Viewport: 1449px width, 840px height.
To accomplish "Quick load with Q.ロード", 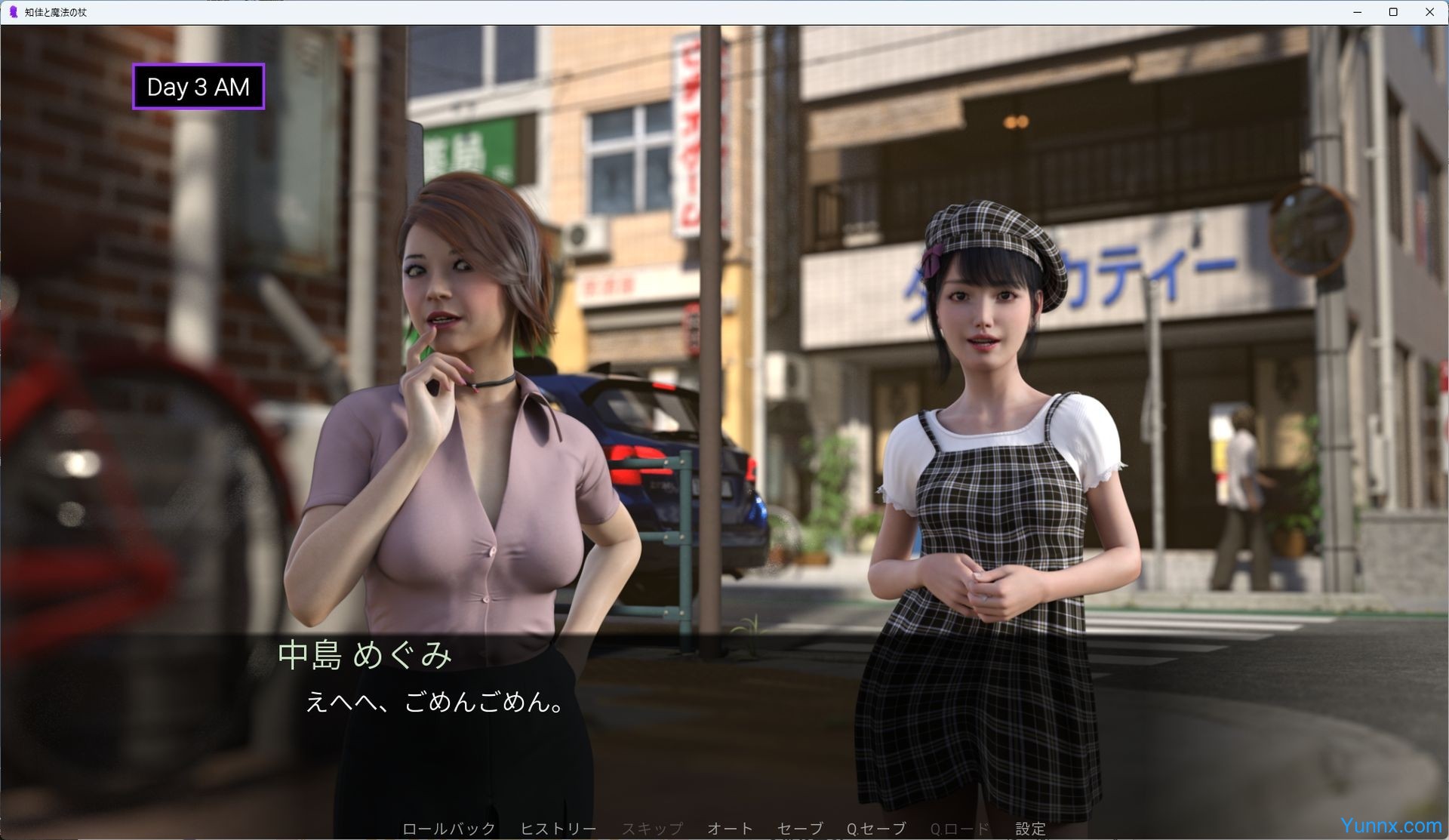I will click(959, 829).
